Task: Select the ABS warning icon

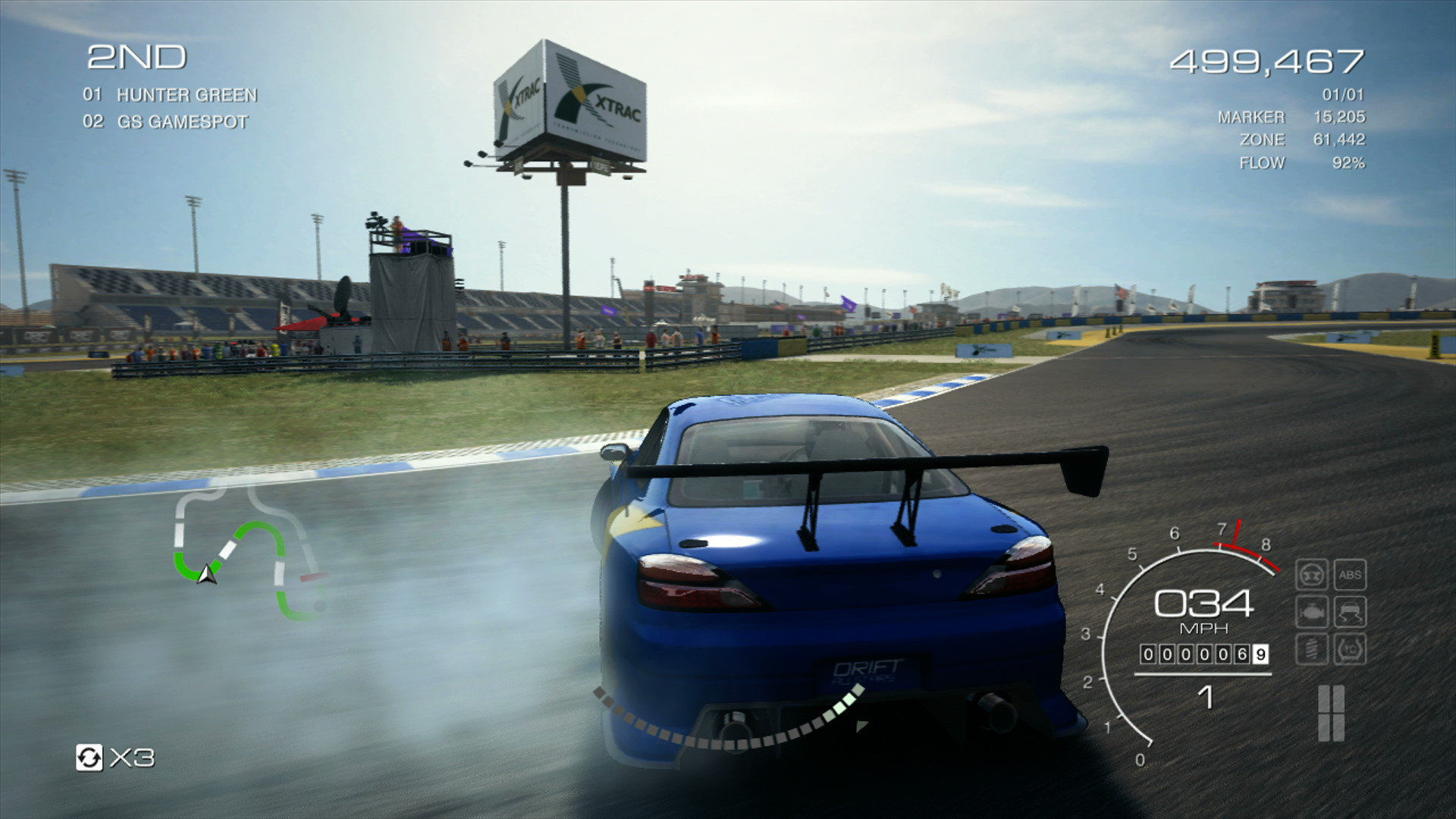Action: 1350,574
